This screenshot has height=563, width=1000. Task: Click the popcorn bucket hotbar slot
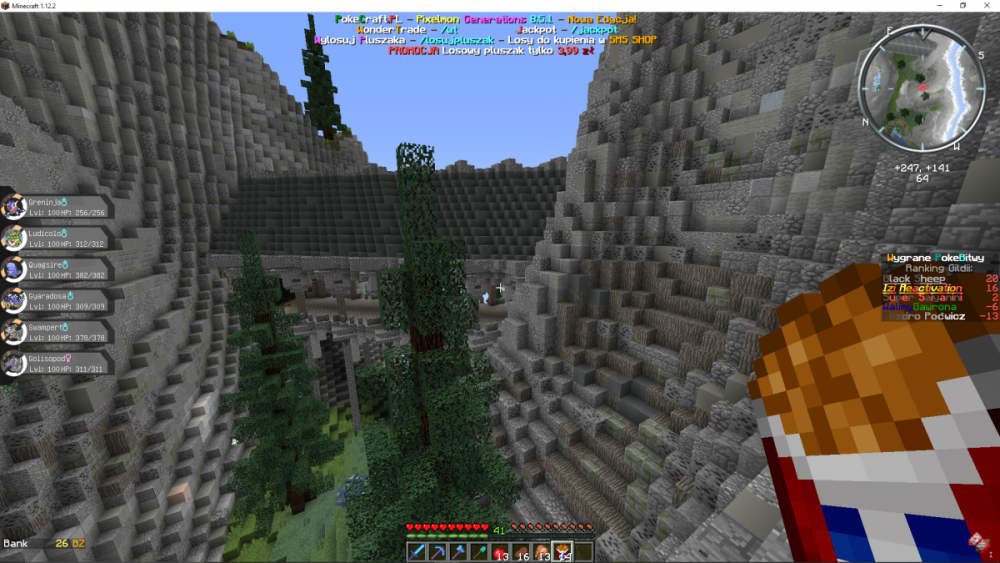tap(563, 551)
